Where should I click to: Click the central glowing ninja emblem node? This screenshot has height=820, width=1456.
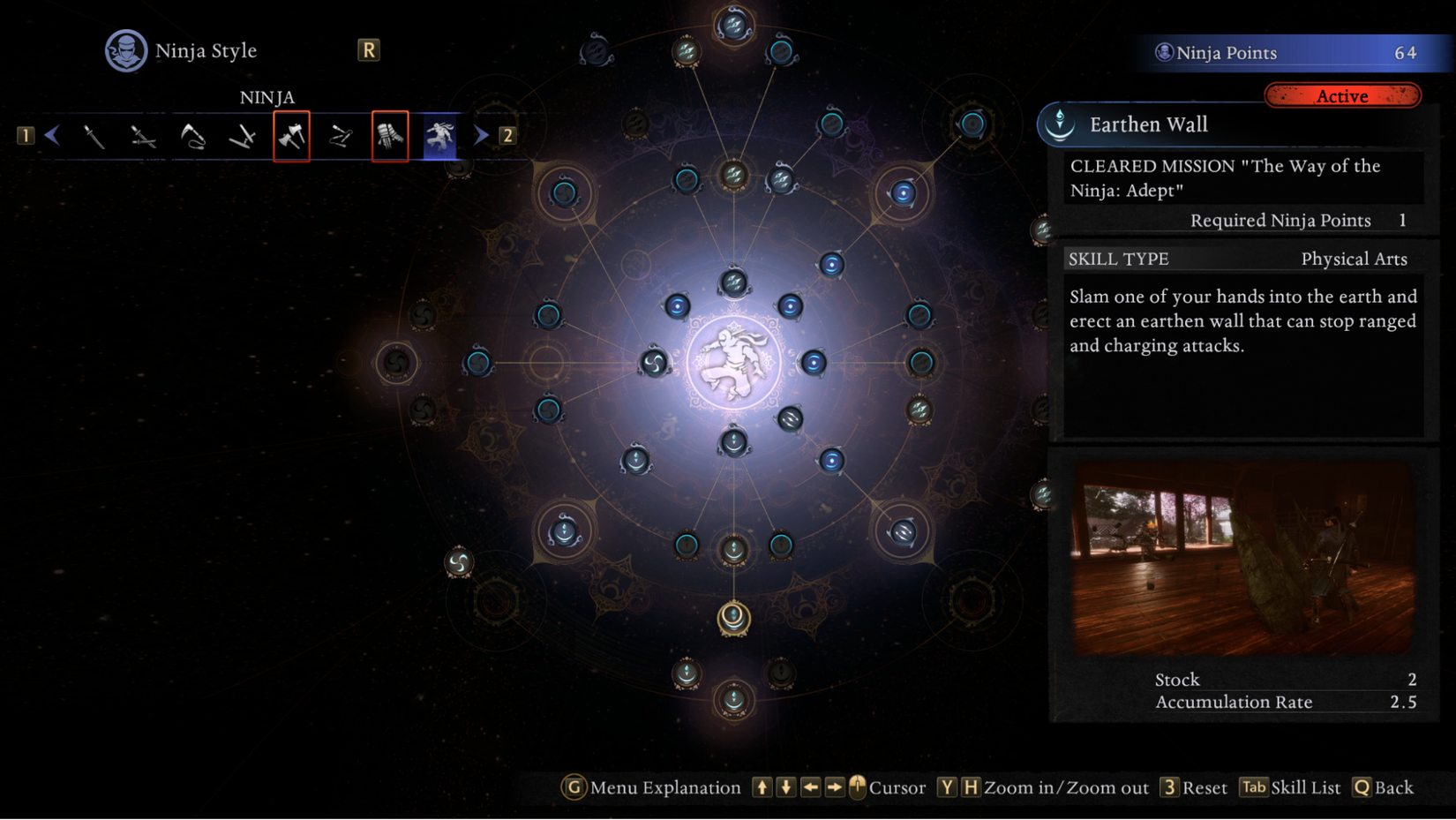[733, 363]
